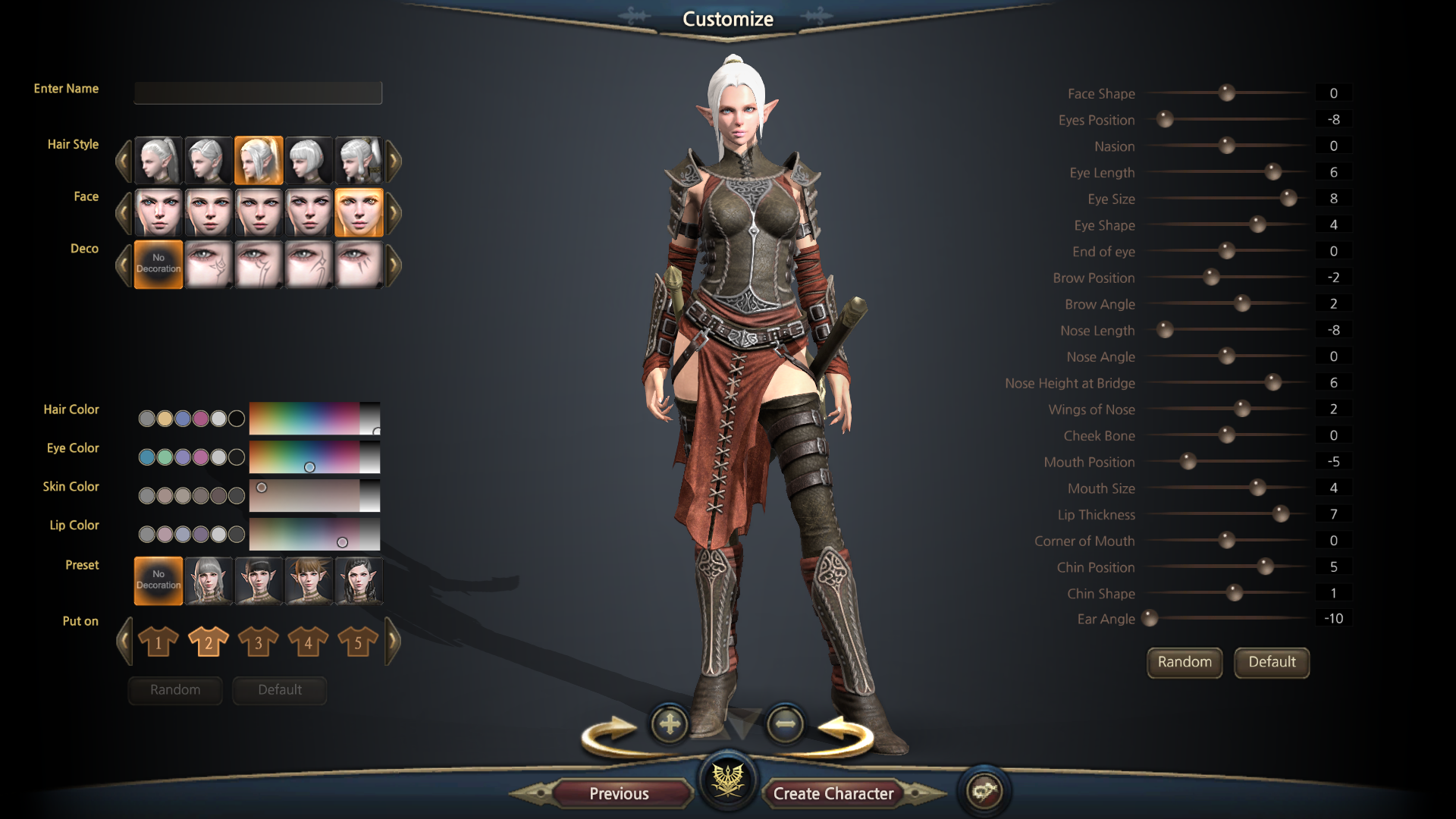Zoom in with the plus button
1456x819 pixels.
pyautogui.click(x=670, y=724)
